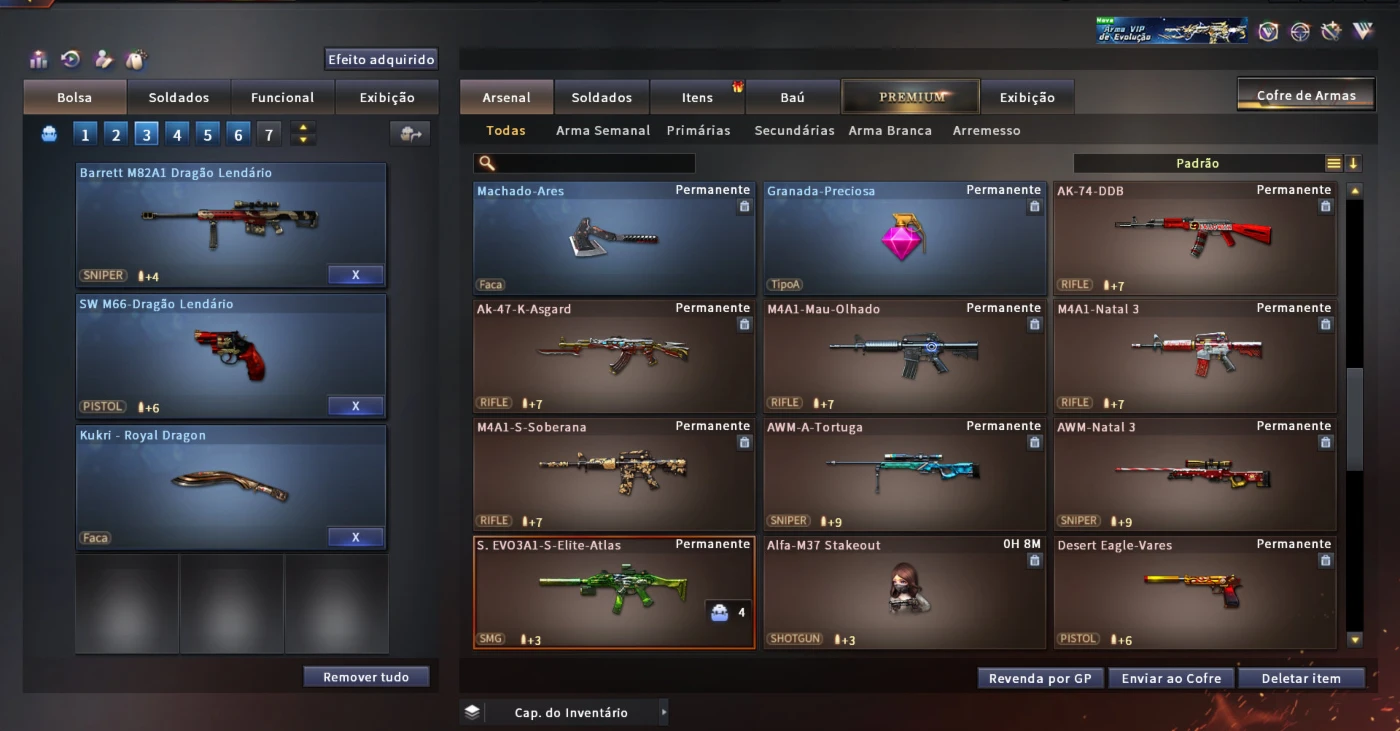Pick the AWM-A-Tortuga sniper rifle
The image size is (1400, 731).
coord(904,474)
